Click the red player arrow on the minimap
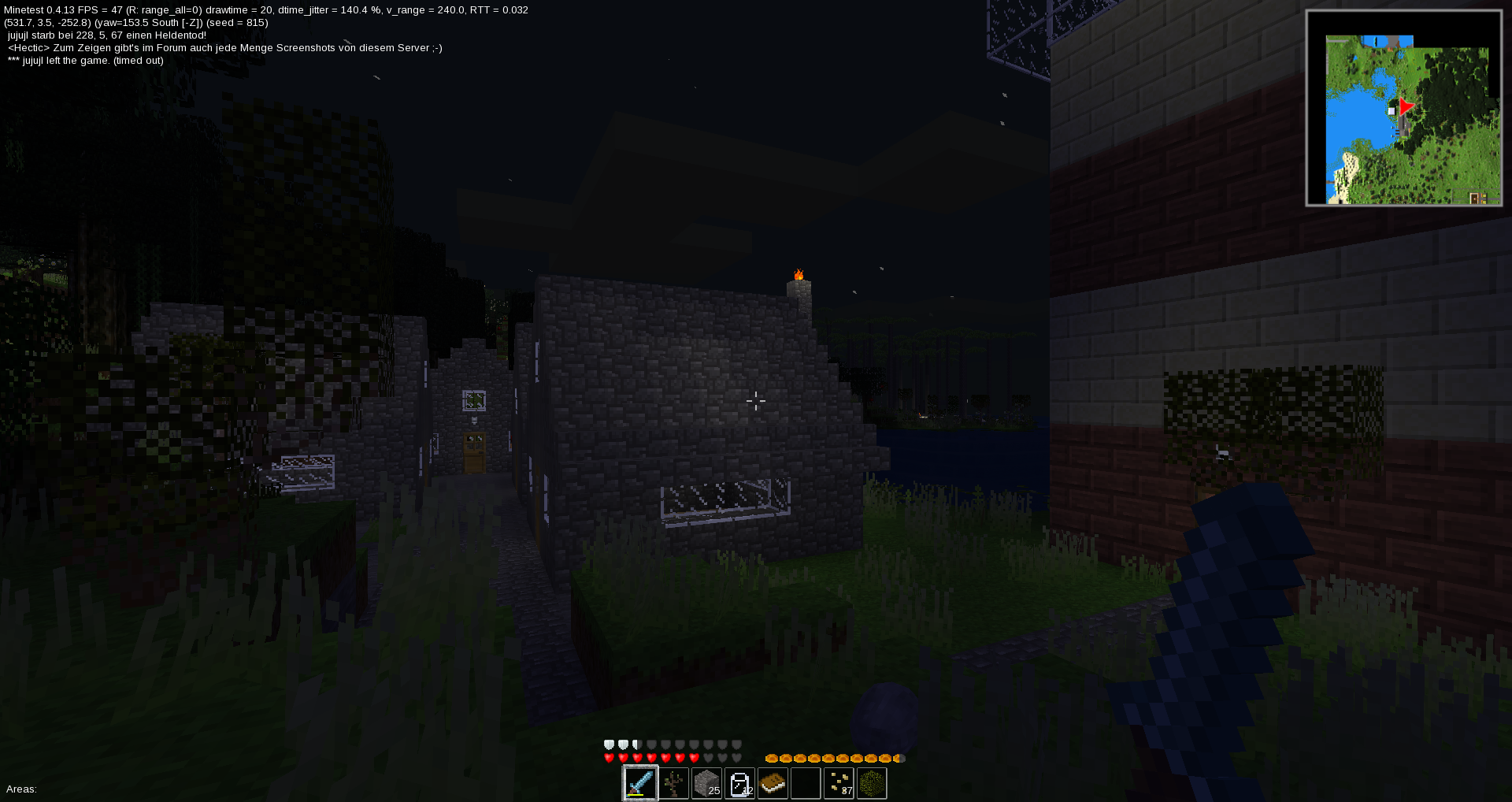1512x802 pixels. (1406, 106)
